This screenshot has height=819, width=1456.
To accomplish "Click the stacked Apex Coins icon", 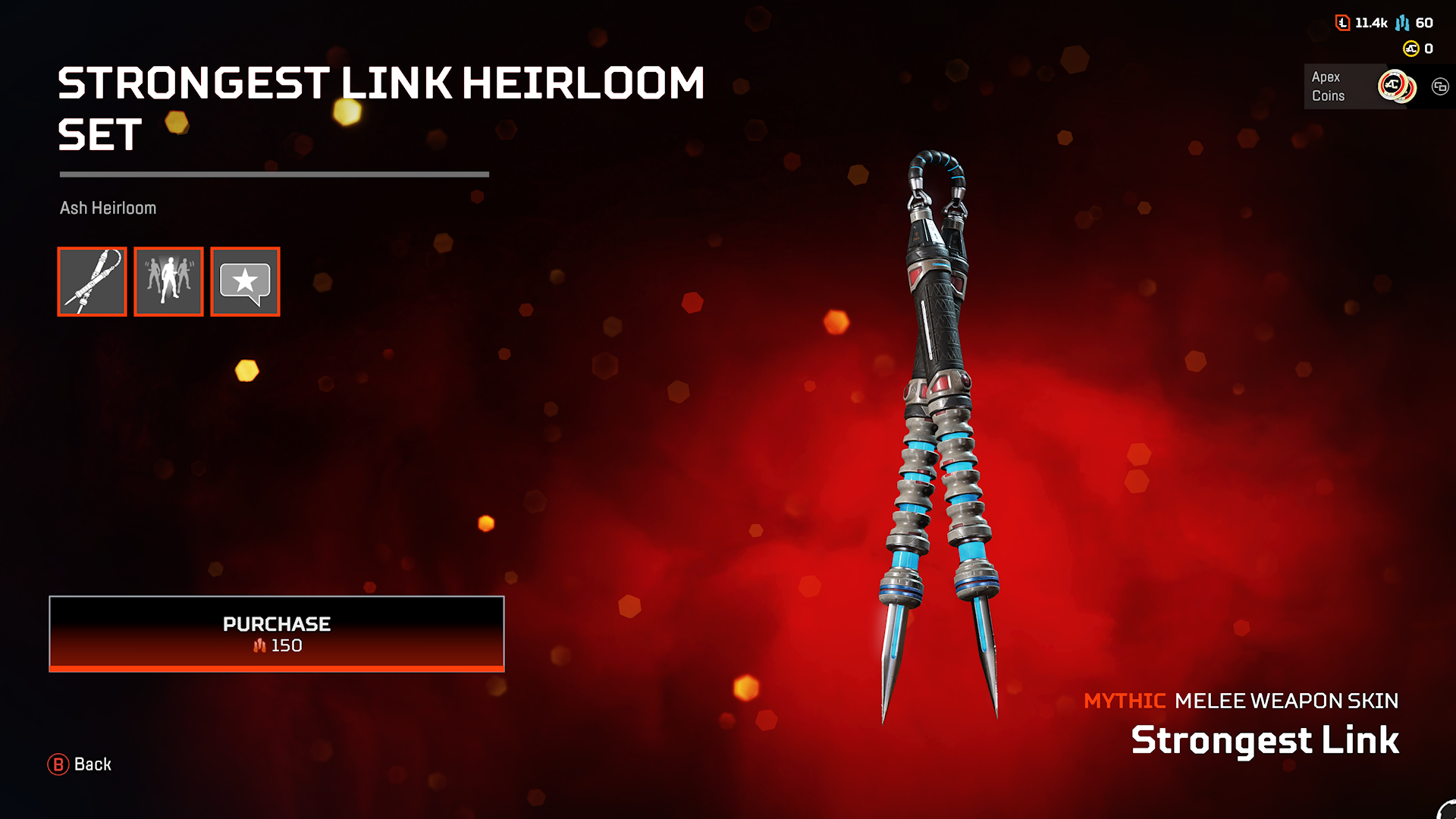I will (x=1398, y=87).
